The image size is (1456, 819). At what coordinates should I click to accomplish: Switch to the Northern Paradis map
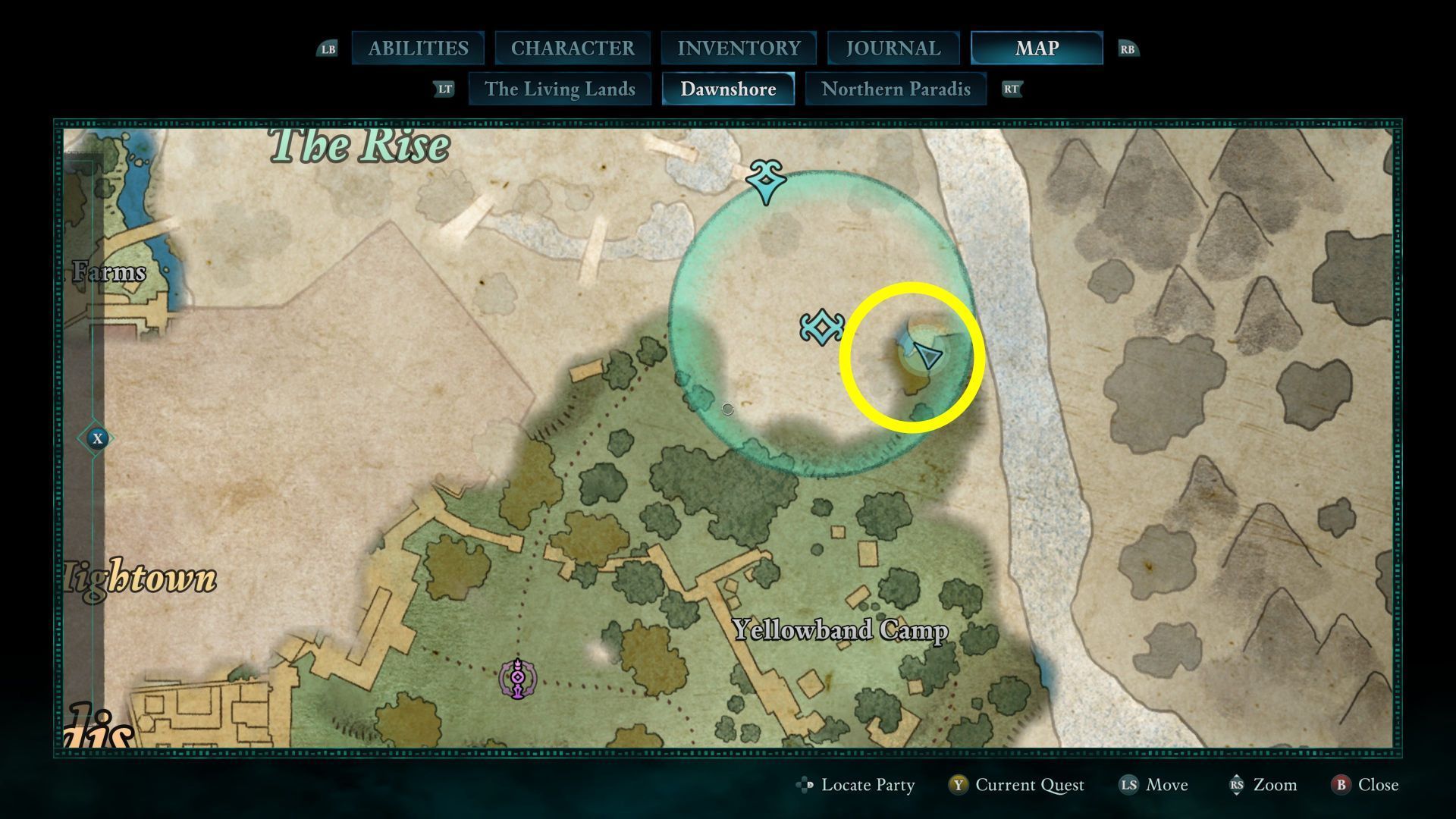[x=896, y=89]
